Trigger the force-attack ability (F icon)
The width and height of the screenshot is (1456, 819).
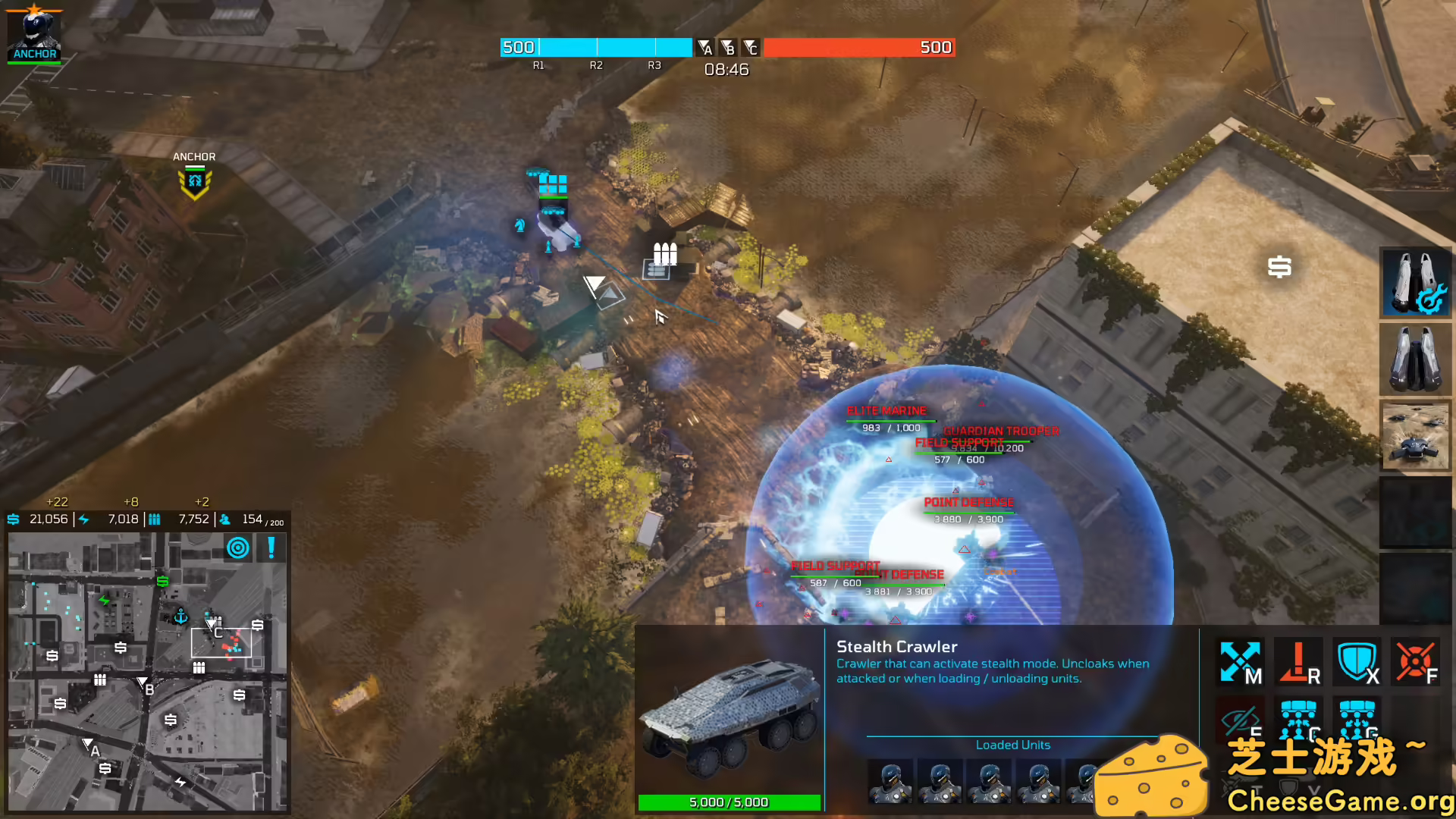point(1415,661)
